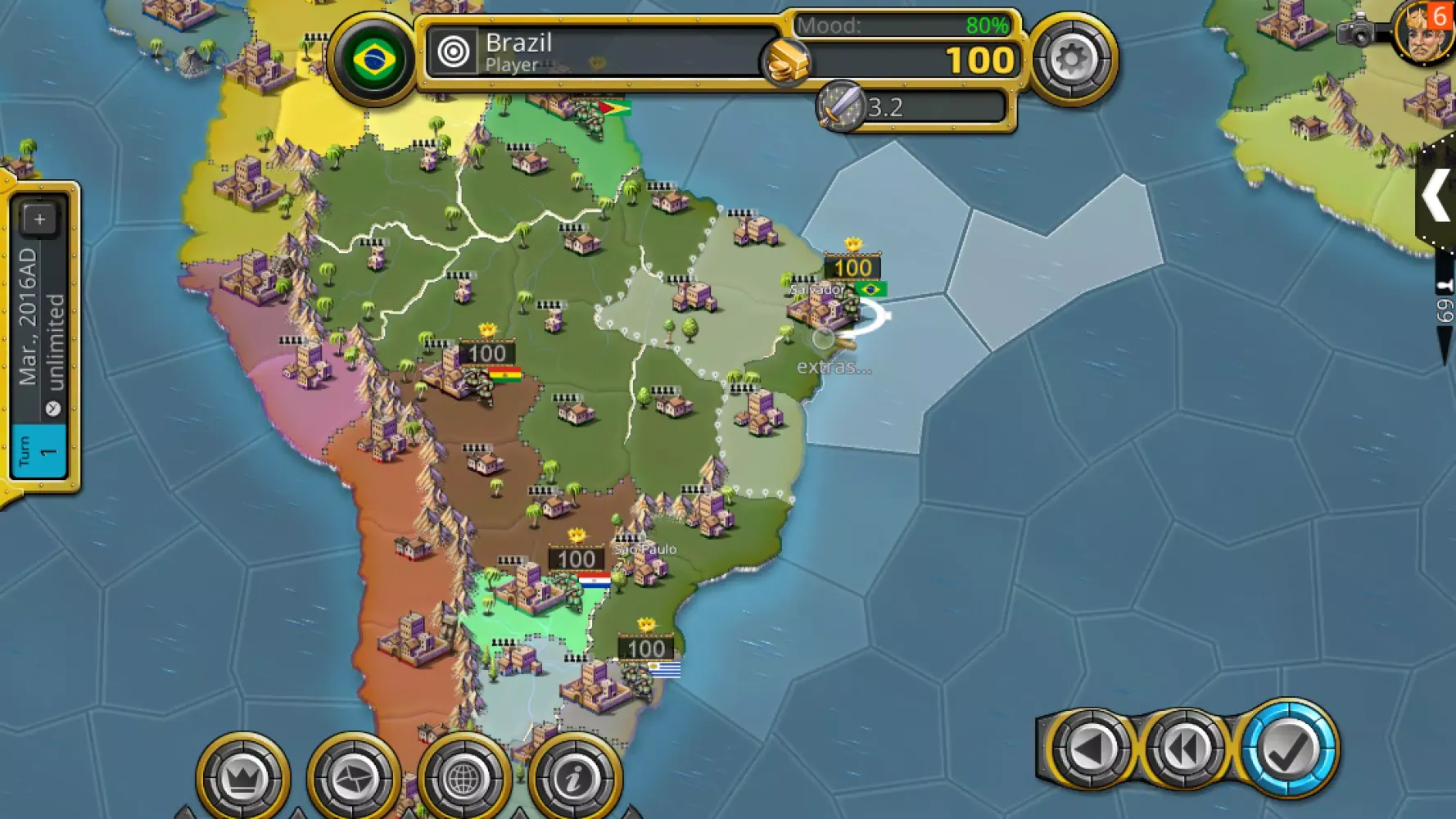Viewport: 1456px width, 819px height.
Task: Click the Brazil flag emblem
Action: coord(373,59)
